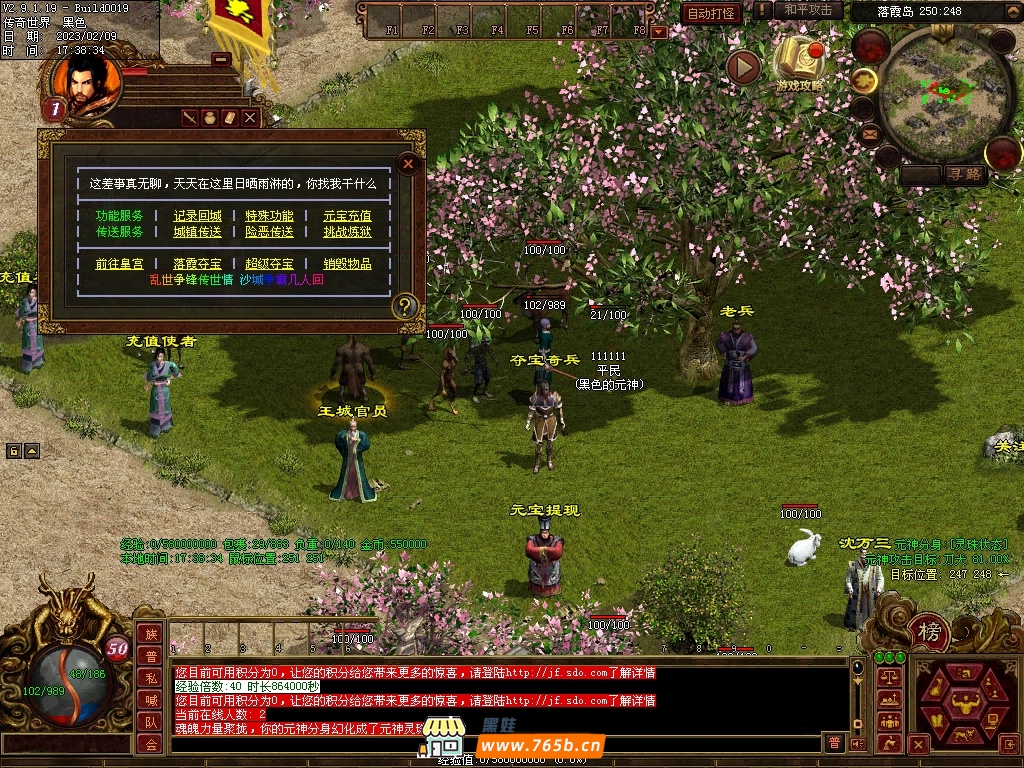
Task: Select the 超级夺宝 option
Action: tap(270, 264)
